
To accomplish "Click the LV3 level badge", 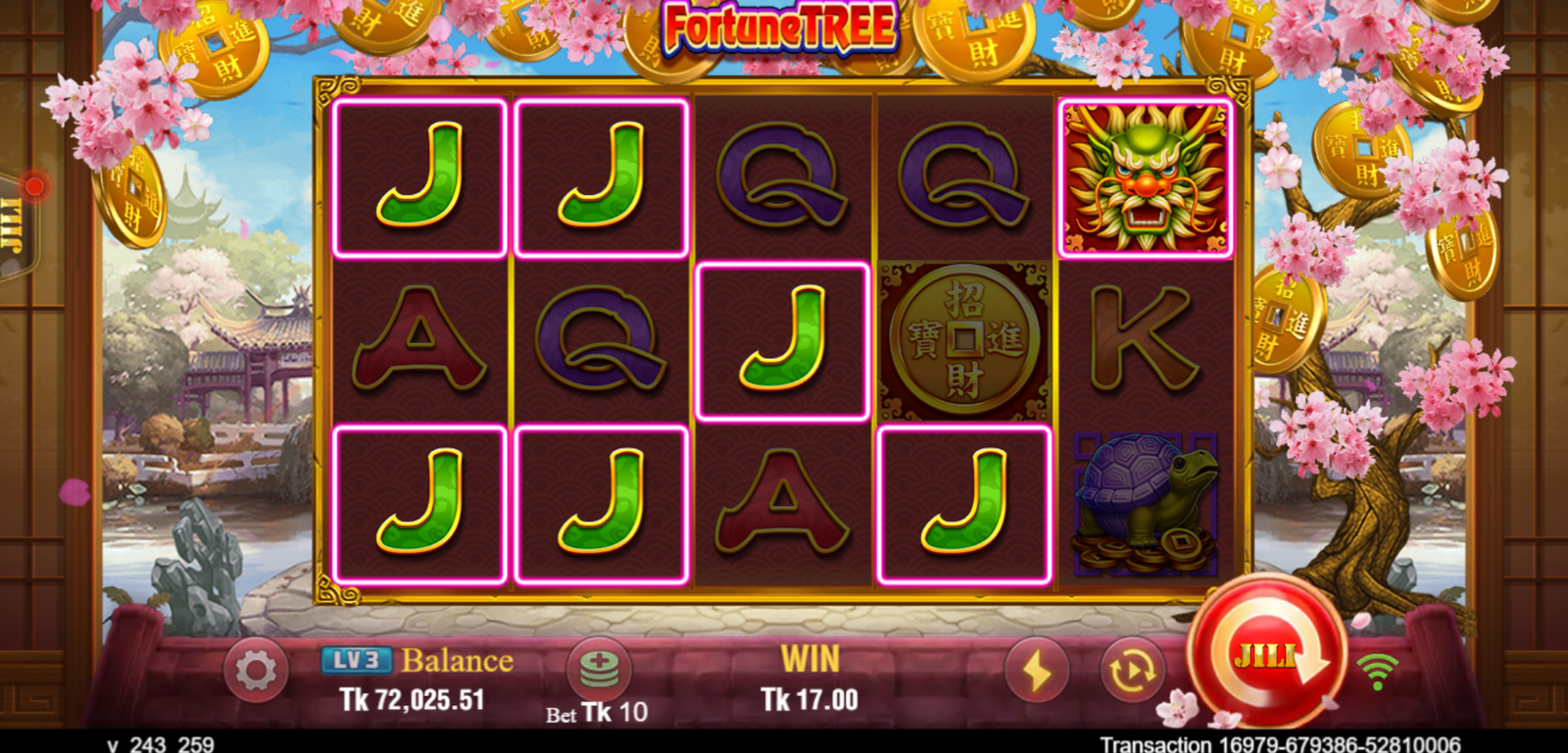I will [356, 660].
